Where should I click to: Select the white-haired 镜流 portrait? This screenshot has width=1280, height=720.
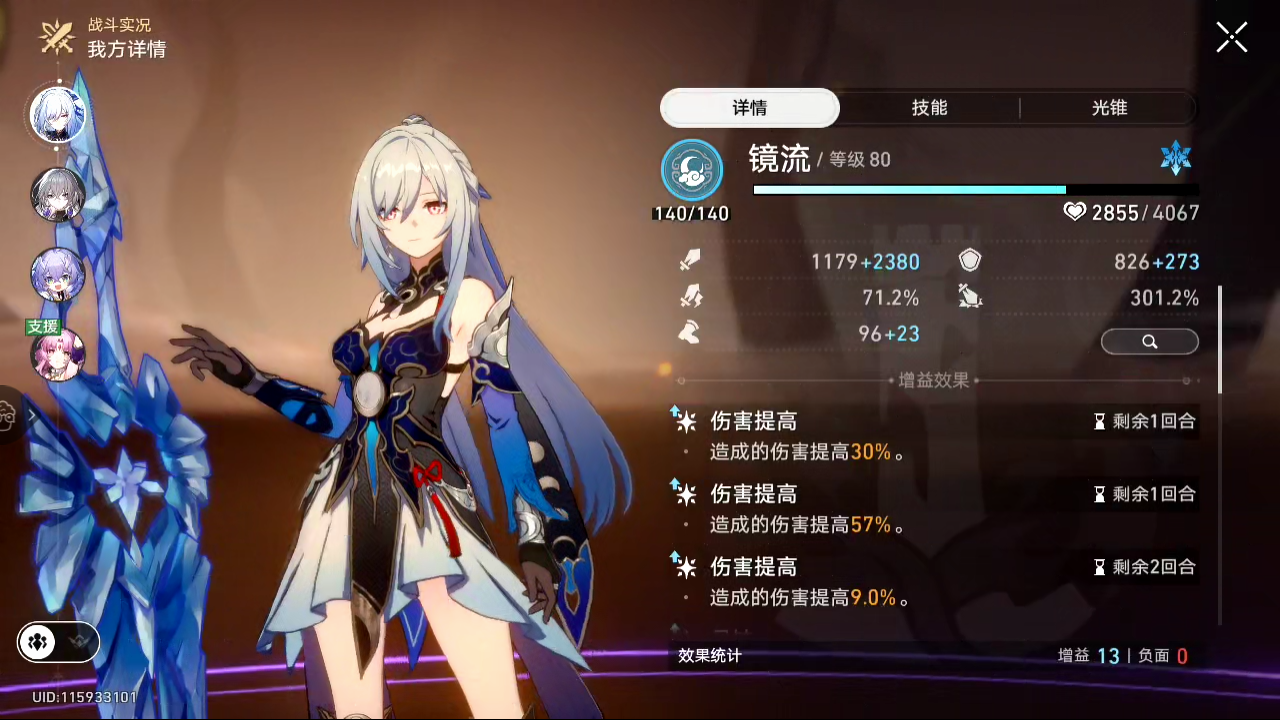click(x=57, y=115)
